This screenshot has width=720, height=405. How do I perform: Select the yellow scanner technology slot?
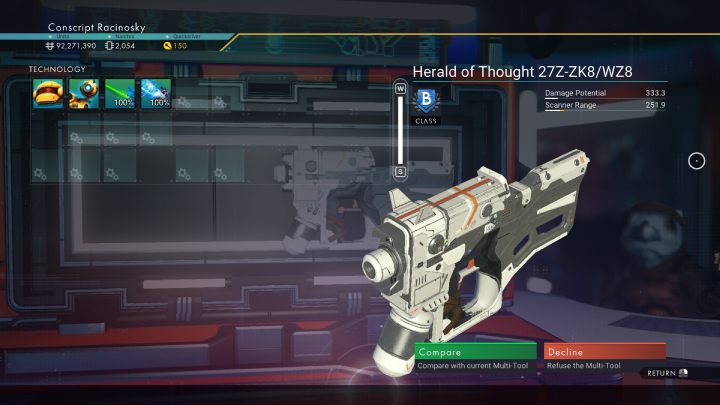tap(83, 95)
